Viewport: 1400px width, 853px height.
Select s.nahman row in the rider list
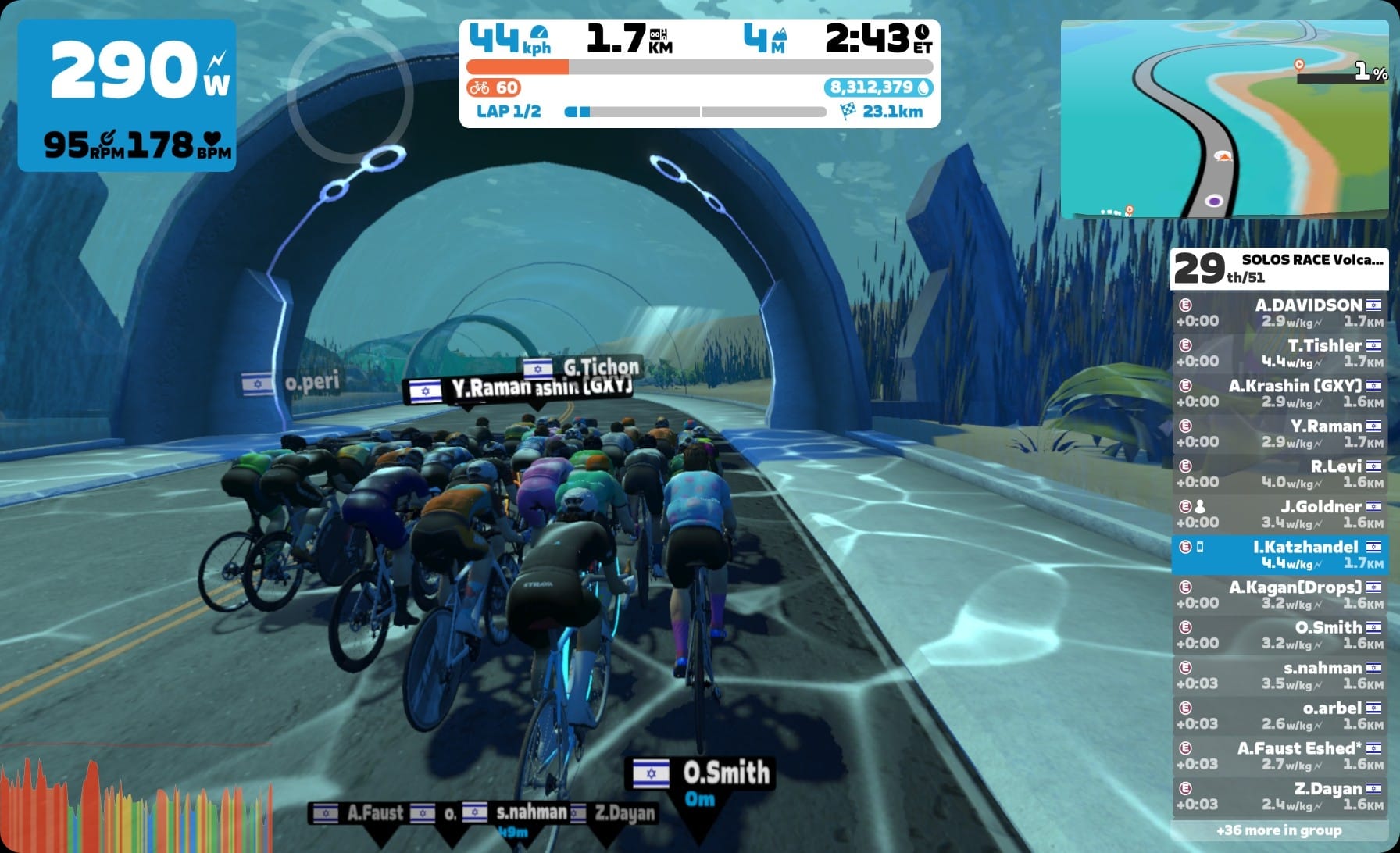pyautogui.click(x=1279, y=675)
